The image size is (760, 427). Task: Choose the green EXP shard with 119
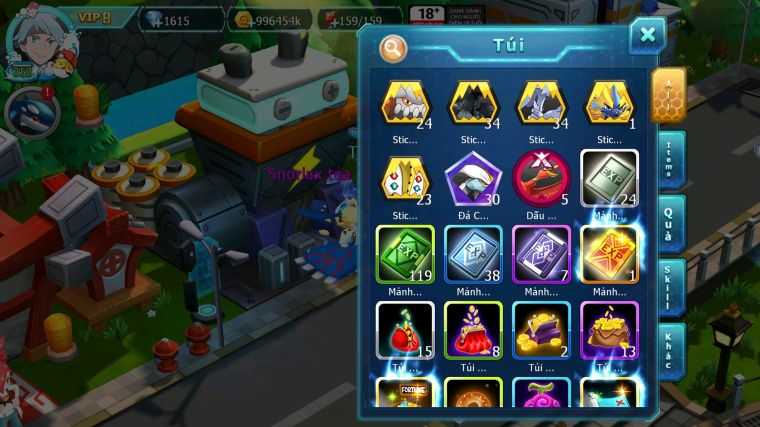coord(404,253)
